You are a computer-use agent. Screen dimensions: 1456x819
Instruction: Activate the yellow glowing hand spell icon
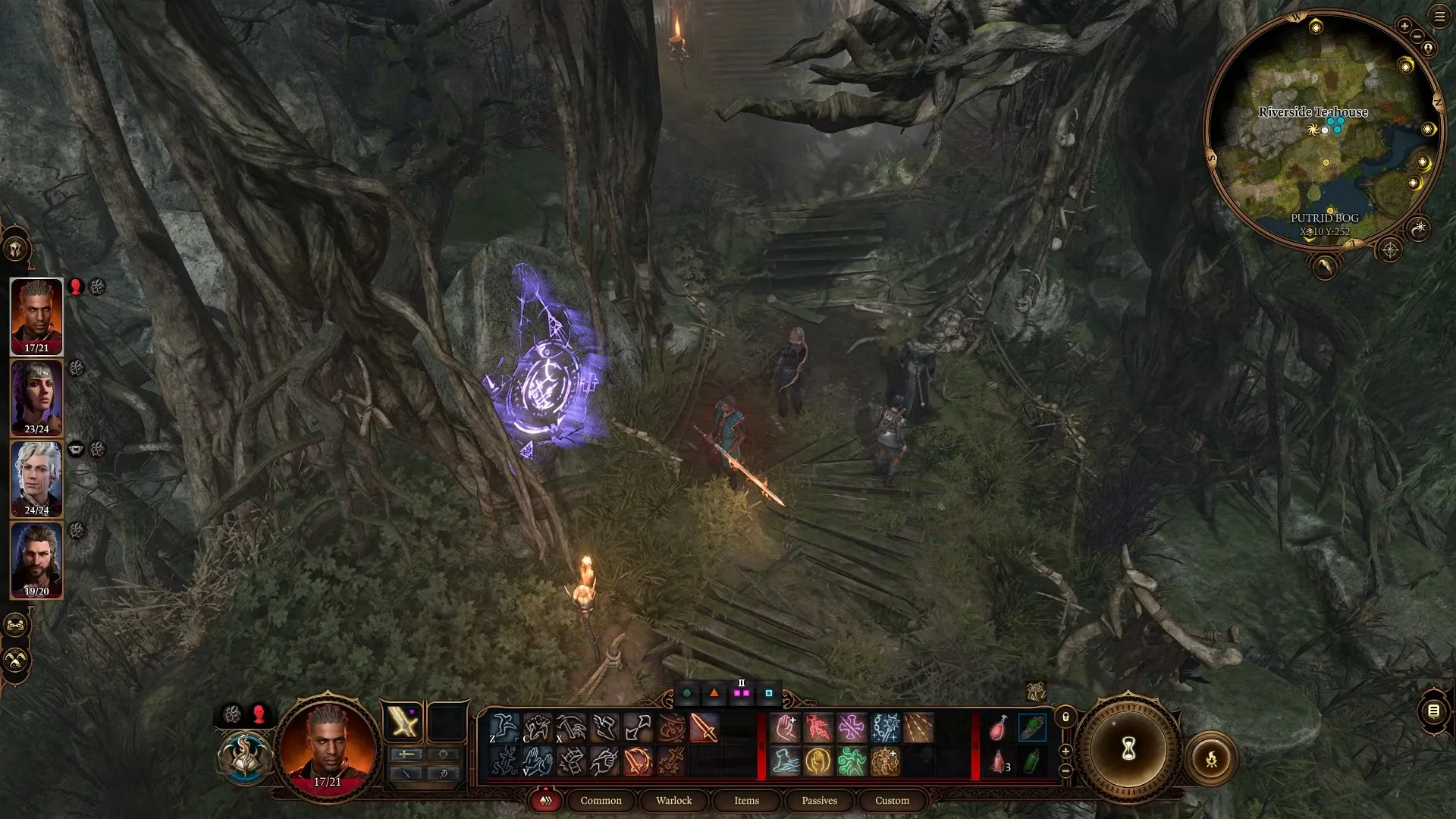click(818, 761)
